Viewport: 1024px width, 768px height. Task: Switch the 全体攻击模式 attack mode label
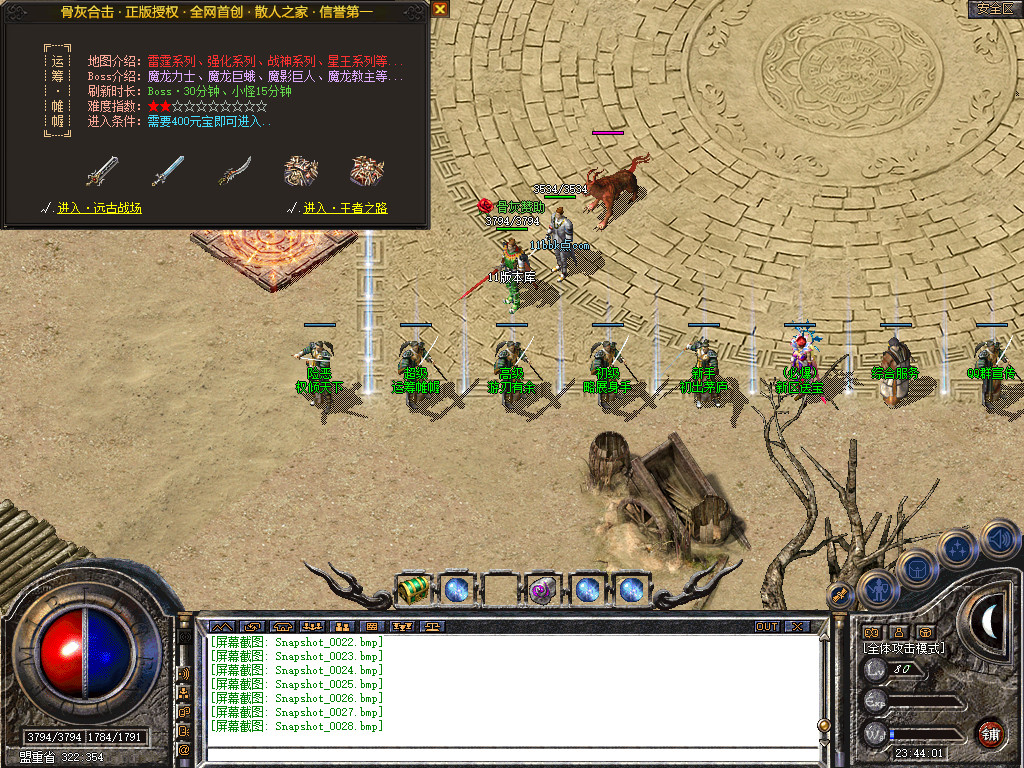pos(903,648)
